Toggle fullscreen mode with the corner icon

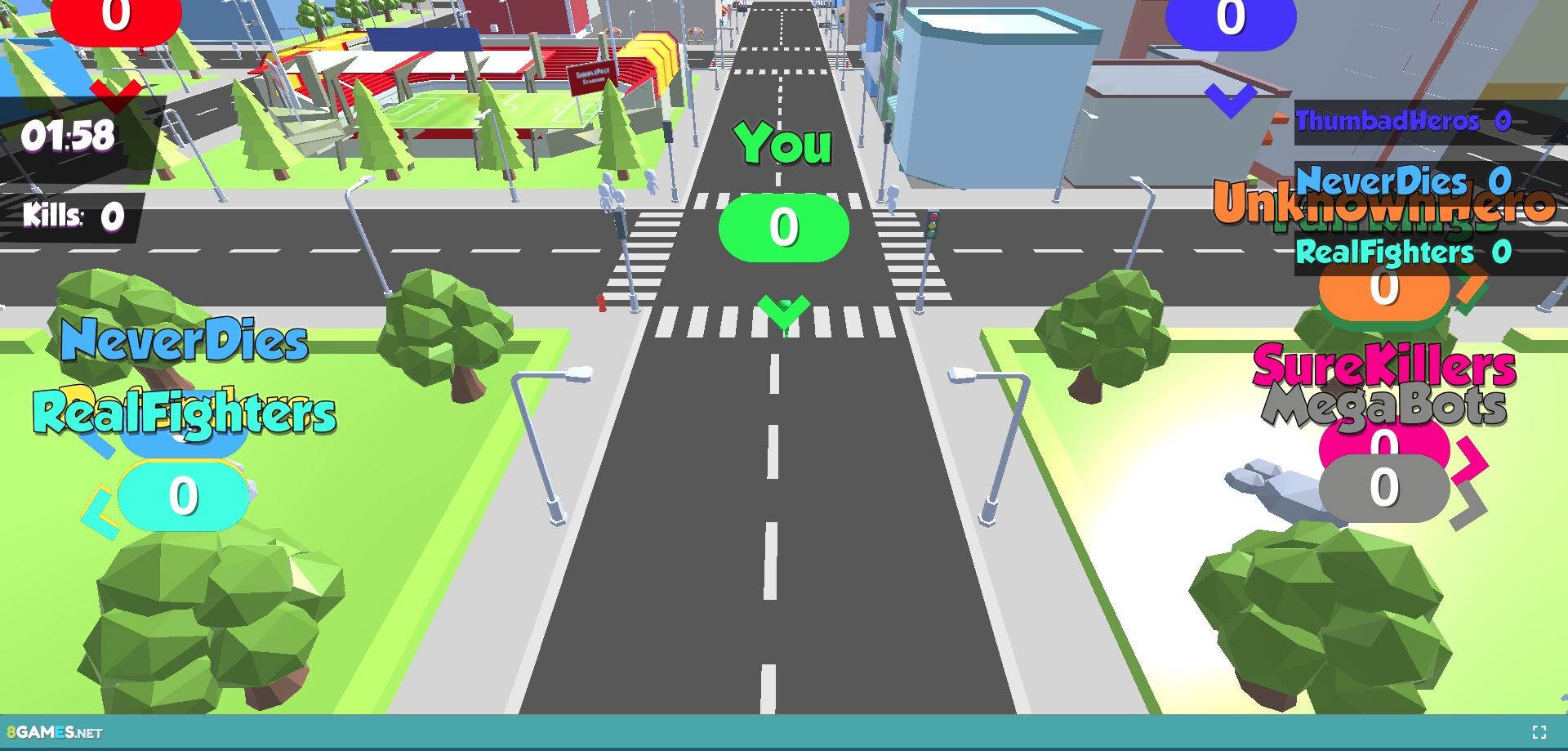click(1539, 732)
